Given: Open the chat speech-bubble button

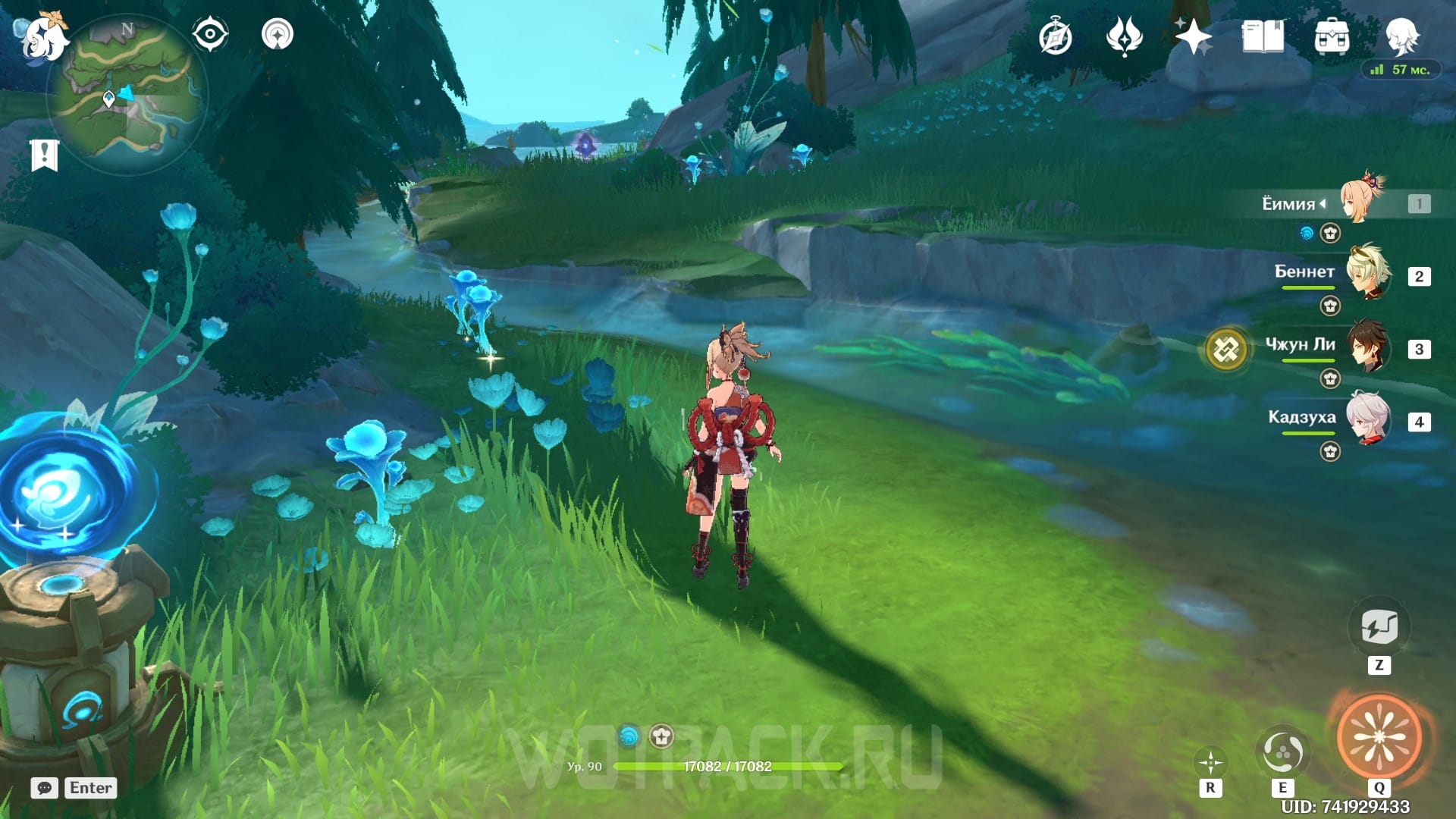Looking at the screenshot, I should 45,788.
